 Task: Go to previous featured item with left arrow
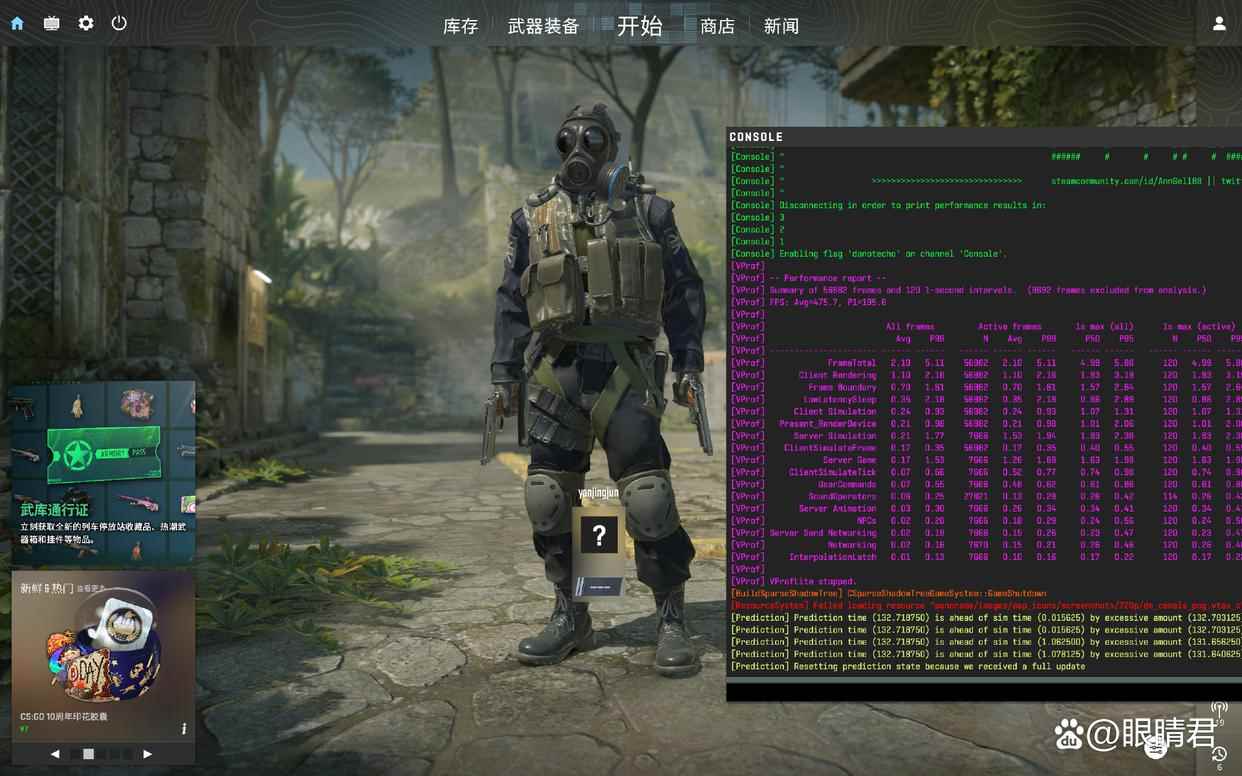click(55, 754)
